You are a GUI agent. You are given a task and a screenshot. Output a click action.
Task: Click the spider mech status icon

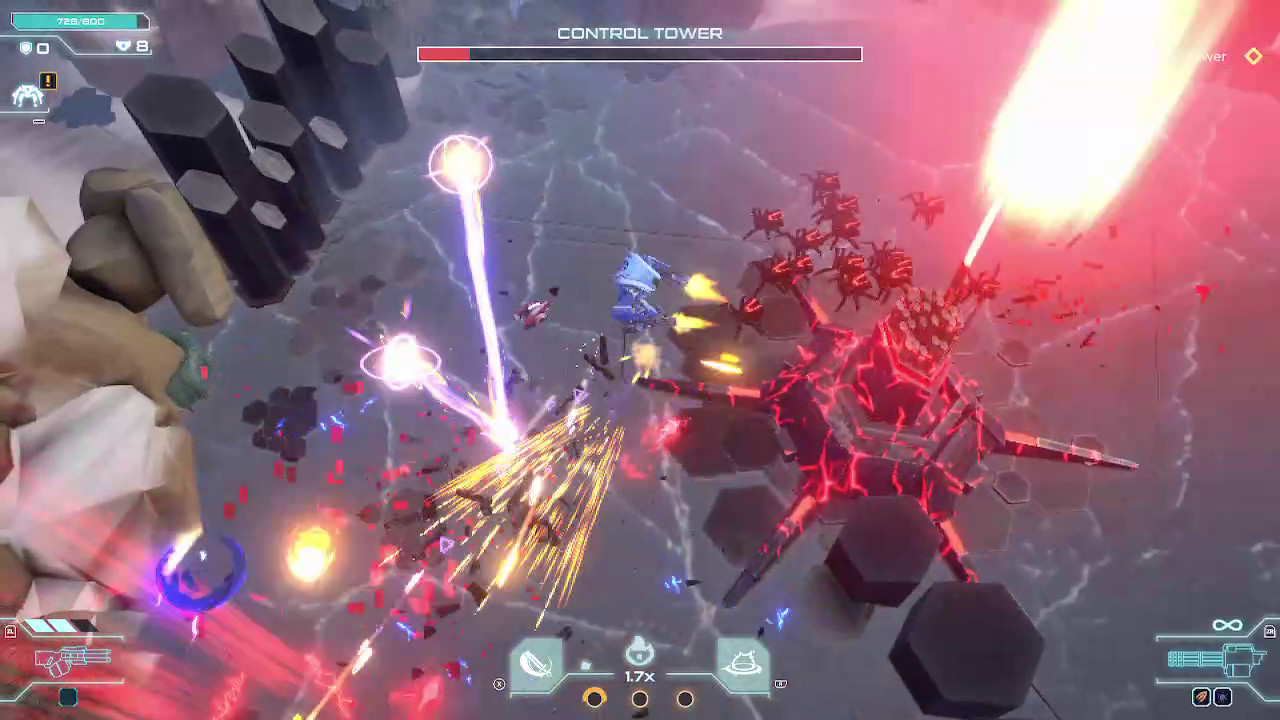[29, 96]
